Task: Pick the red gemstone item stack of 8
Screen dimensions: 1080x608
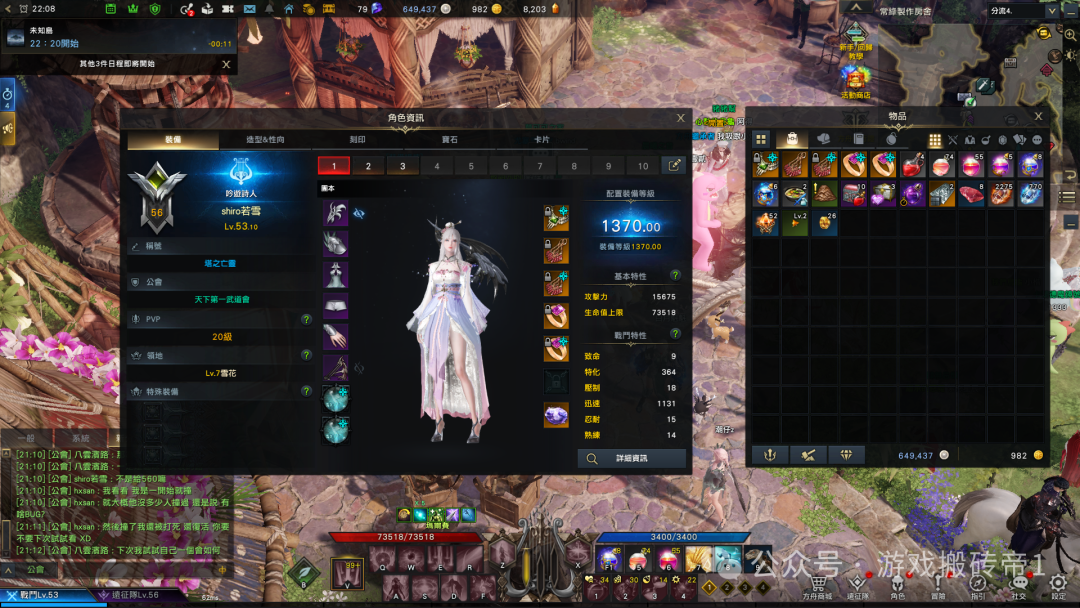Action: tap(970, 194)
